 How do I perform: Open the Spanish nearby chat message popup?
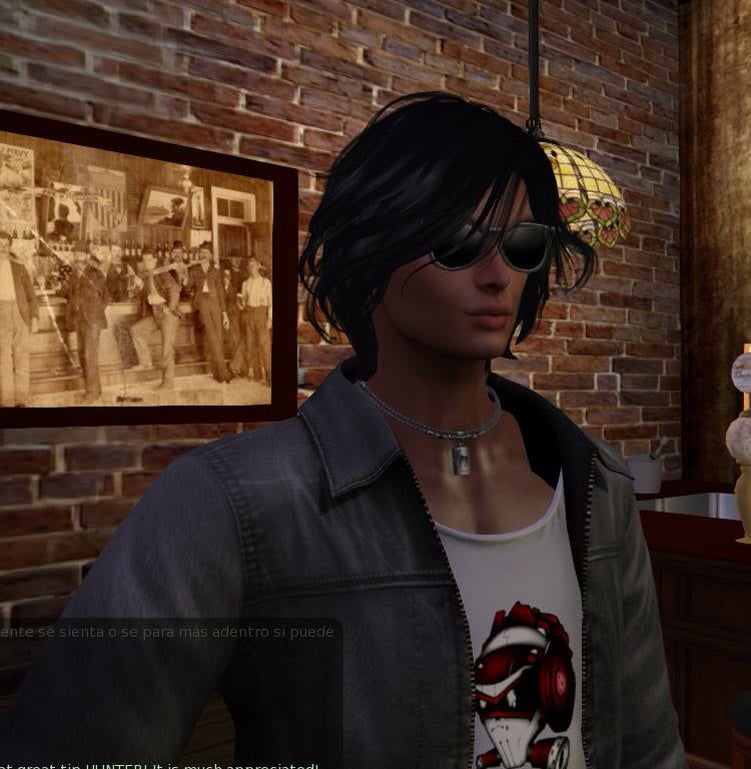pyautogui.click(x=167, y=632)
